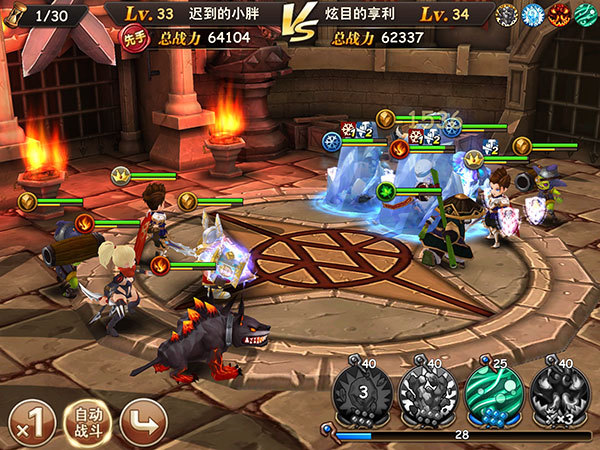Viewport: 600px width, 450px height.
Task: Tap the enemy's blue ice skill icon
Action: (x=531, y=14)
